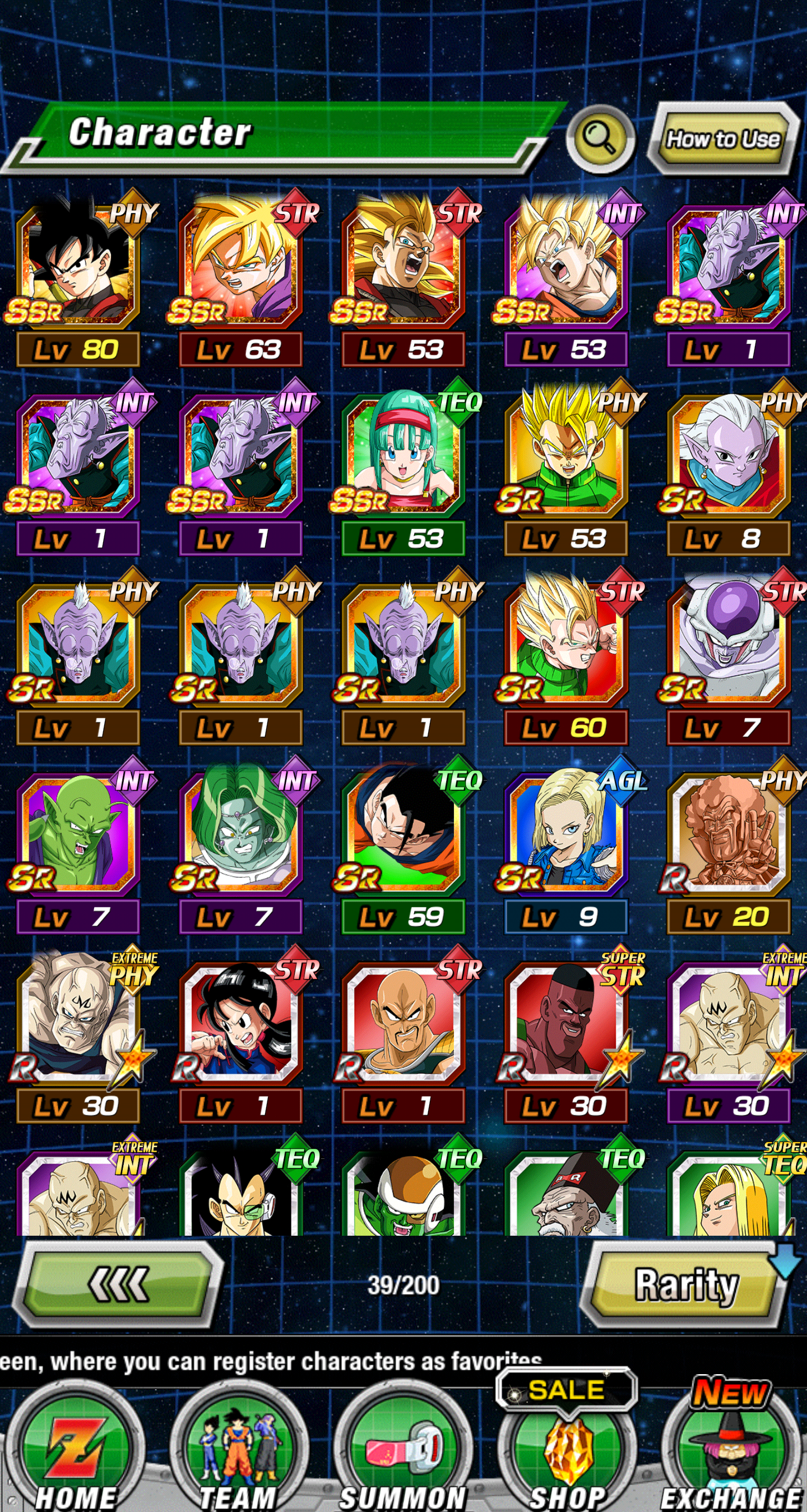807x1512 pixels.
Task: Open the Summon menu
Action: 403,1449
